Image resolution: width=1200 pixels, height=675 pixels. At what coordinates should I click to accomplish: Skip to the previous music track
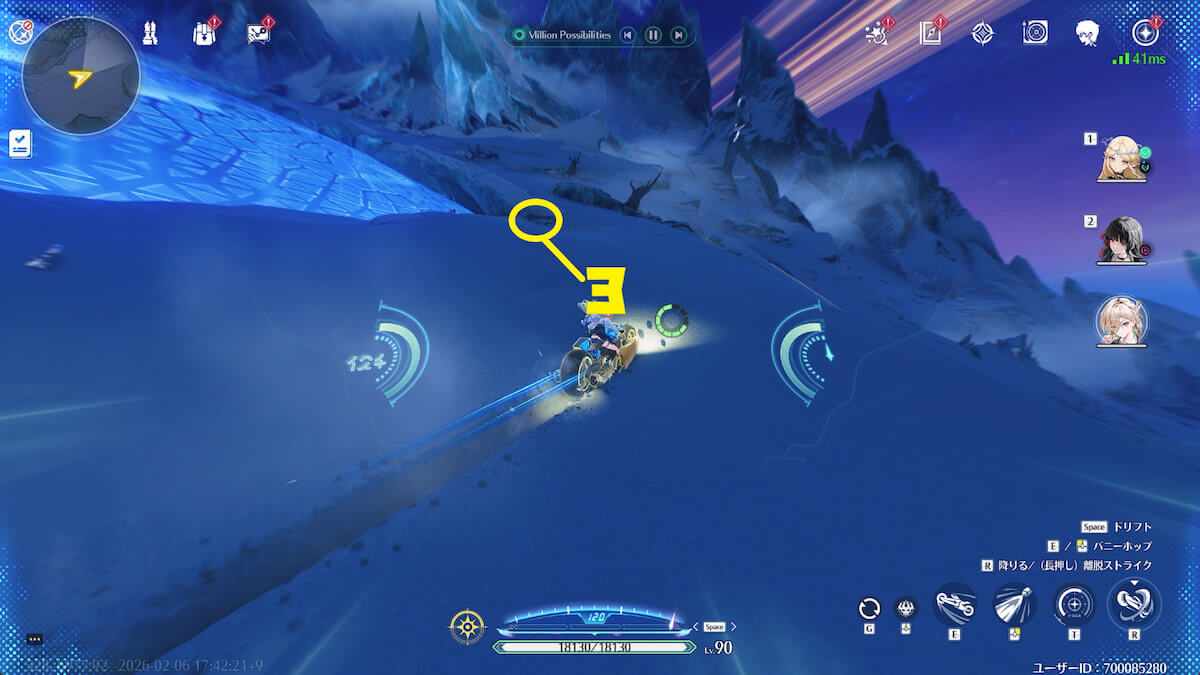pos(627,36)
